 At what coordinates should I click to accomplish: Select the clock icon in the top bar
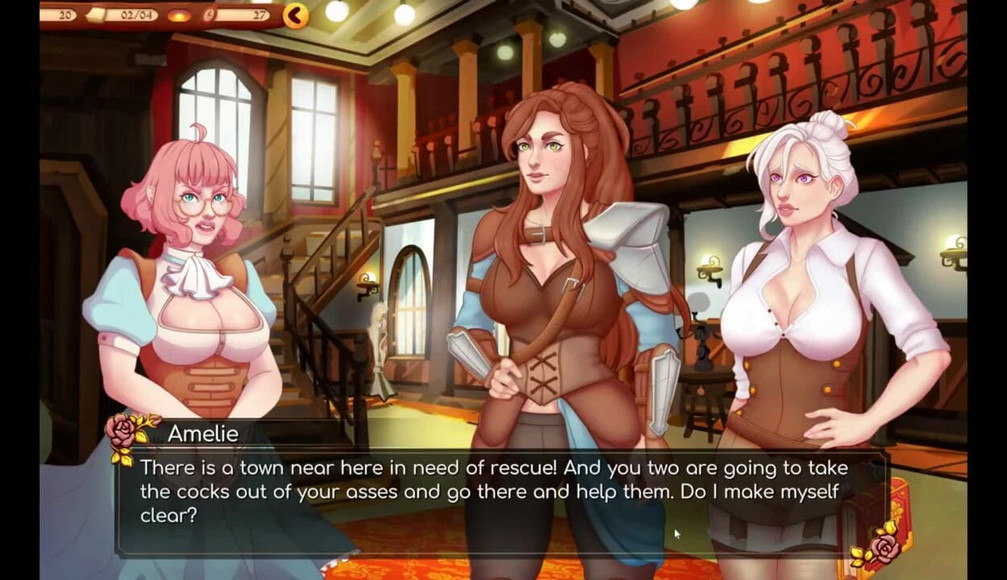[x=210, y=15]
